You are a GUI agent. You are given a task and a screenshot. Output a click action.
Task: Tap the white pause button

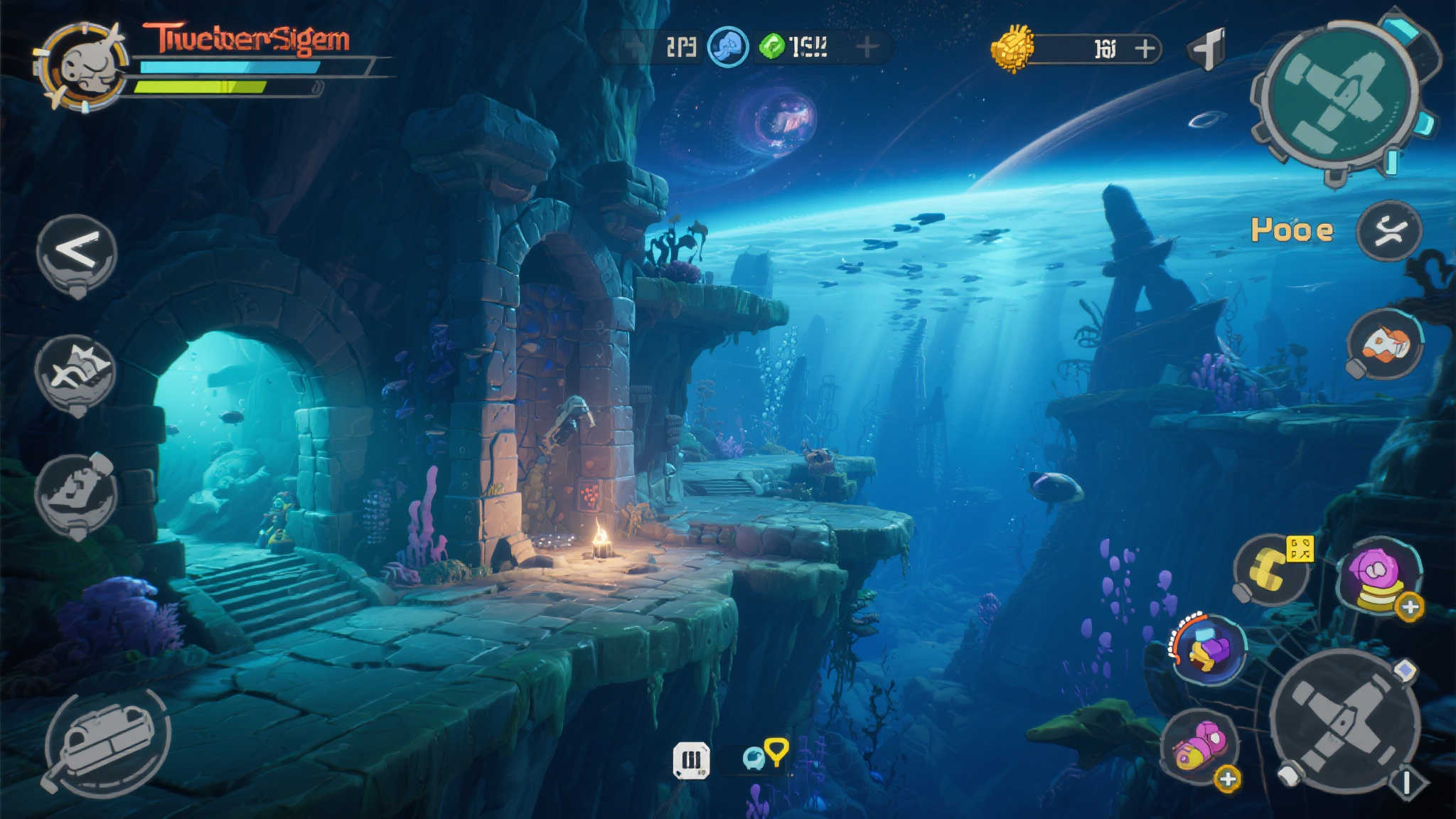coord(691,760)
